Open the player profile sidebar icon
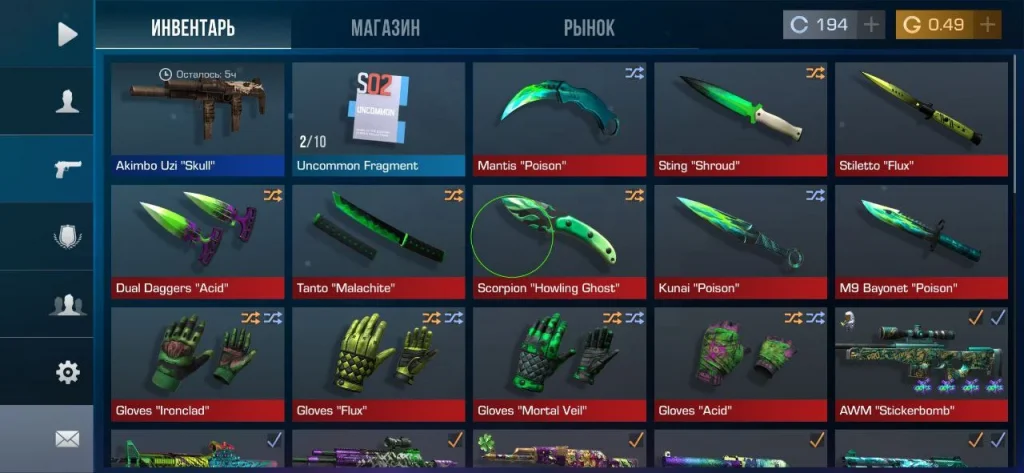Viewport: 1024px width, 473px height. pos(67,101)
